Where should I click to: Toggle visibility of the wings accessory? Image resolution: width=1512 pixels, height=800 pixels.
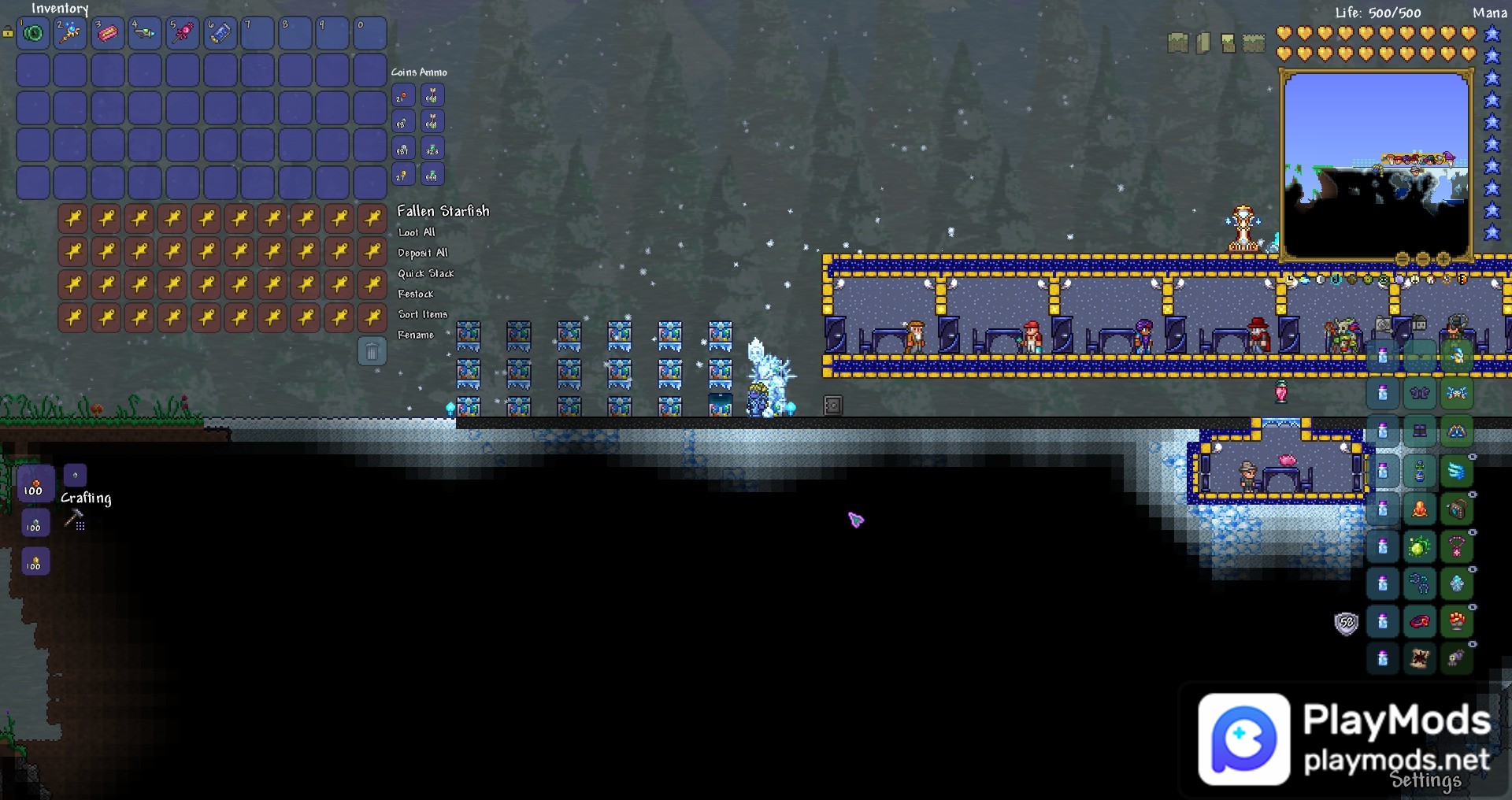1473,457
